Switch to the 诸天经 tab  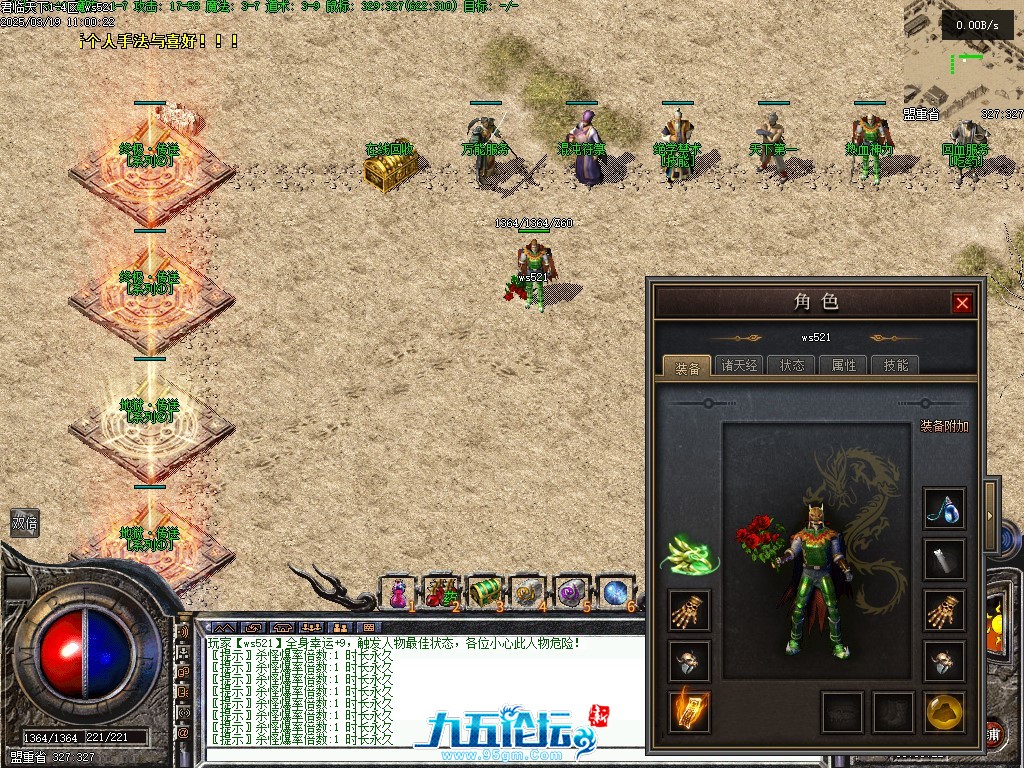[739, 365]
